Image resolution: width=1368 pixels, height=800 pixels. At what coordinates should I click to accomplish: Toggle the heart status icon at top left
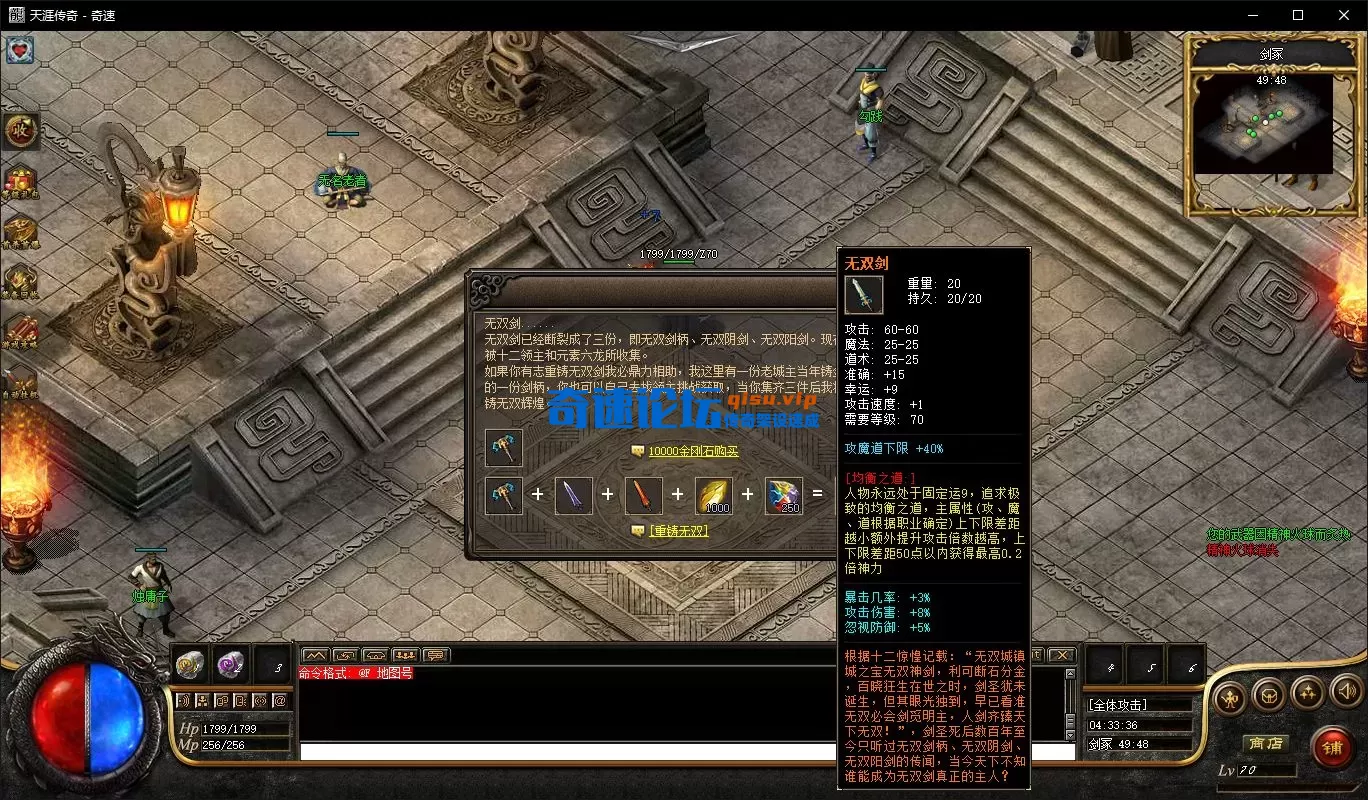tap(20, 50)
